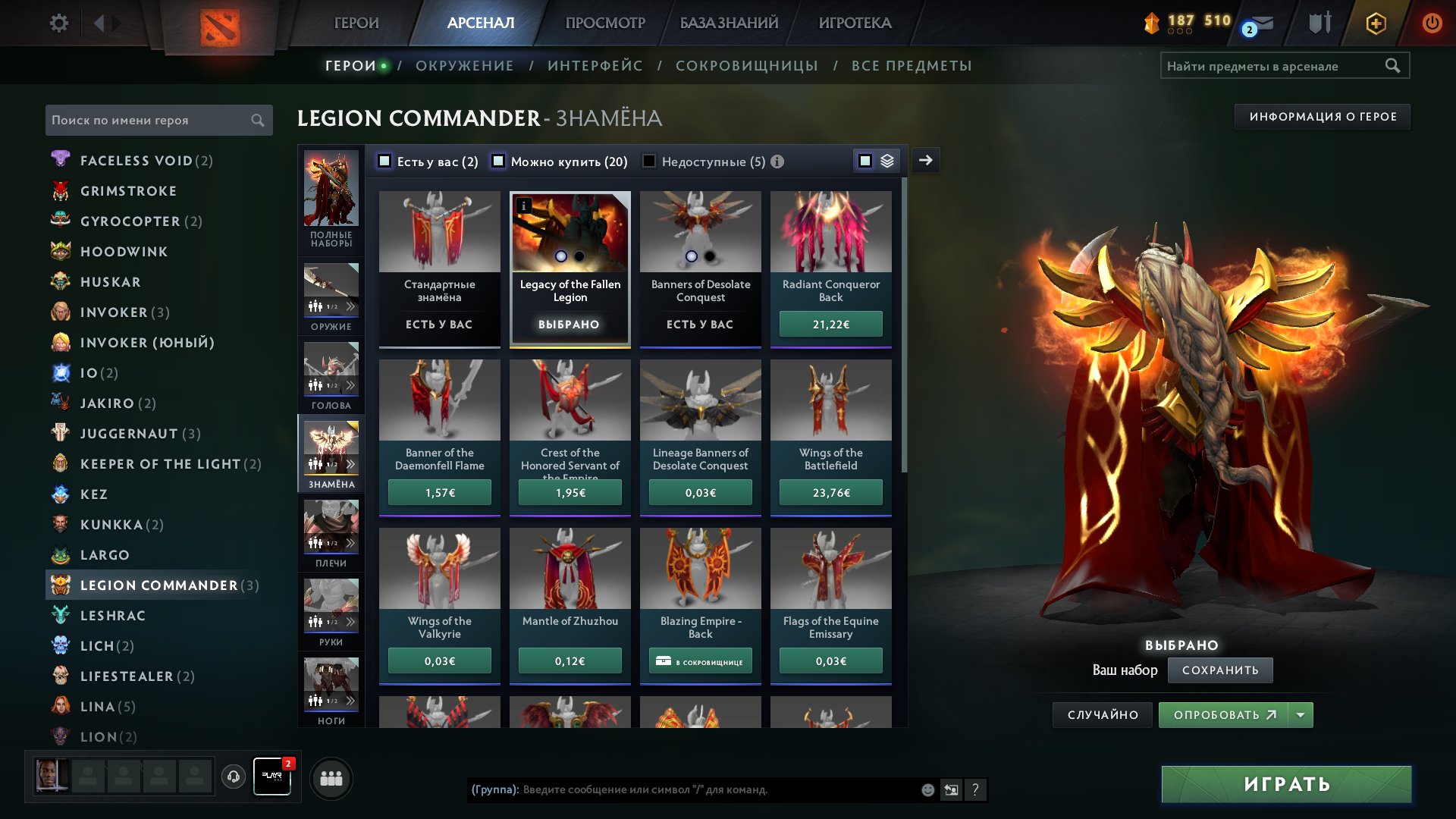Switch to the ПРОСМОТР menu tab

604,23
